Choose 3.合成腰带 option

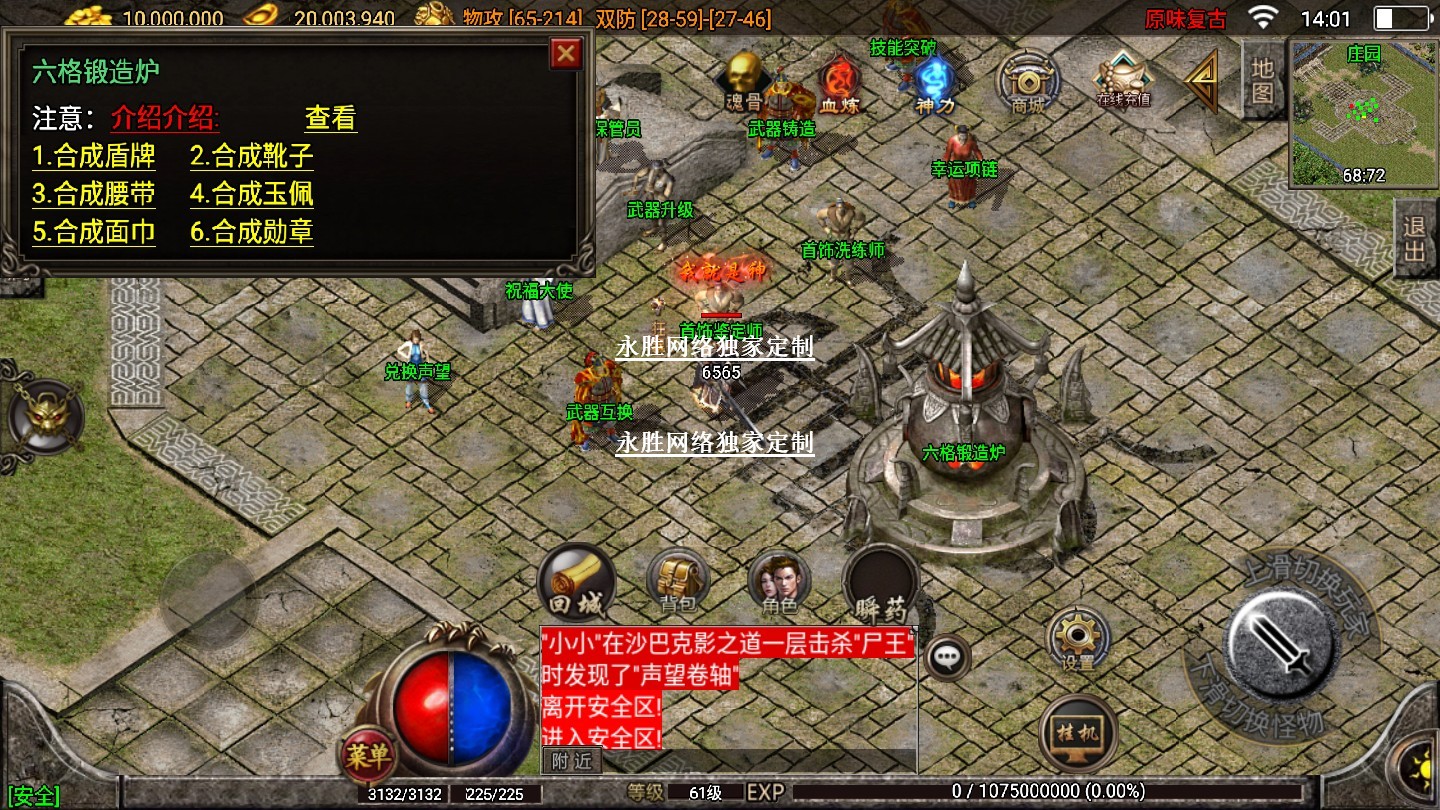(94, 194)
